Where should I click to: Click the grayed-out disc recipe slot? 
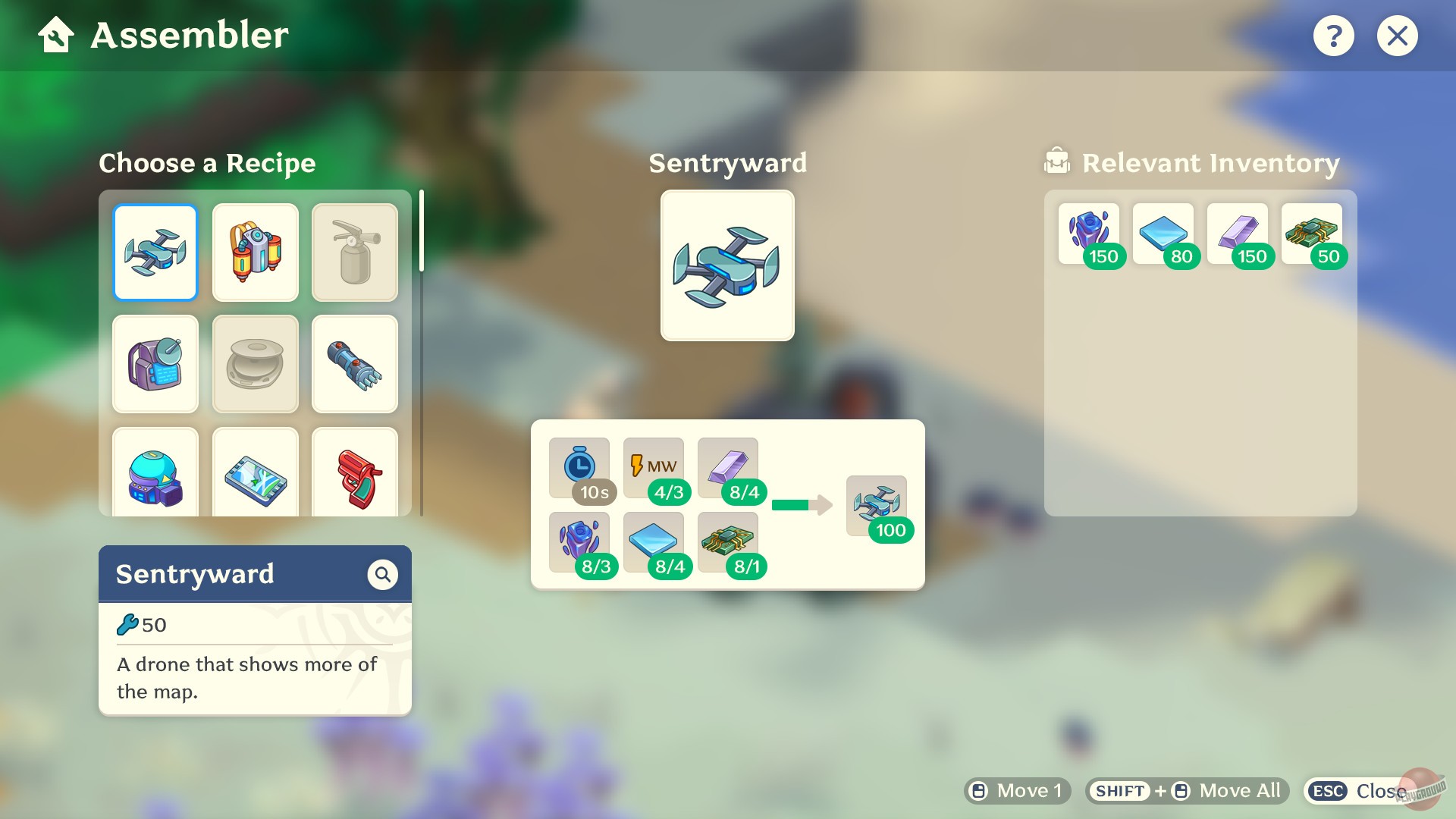(x=255, y=364)
